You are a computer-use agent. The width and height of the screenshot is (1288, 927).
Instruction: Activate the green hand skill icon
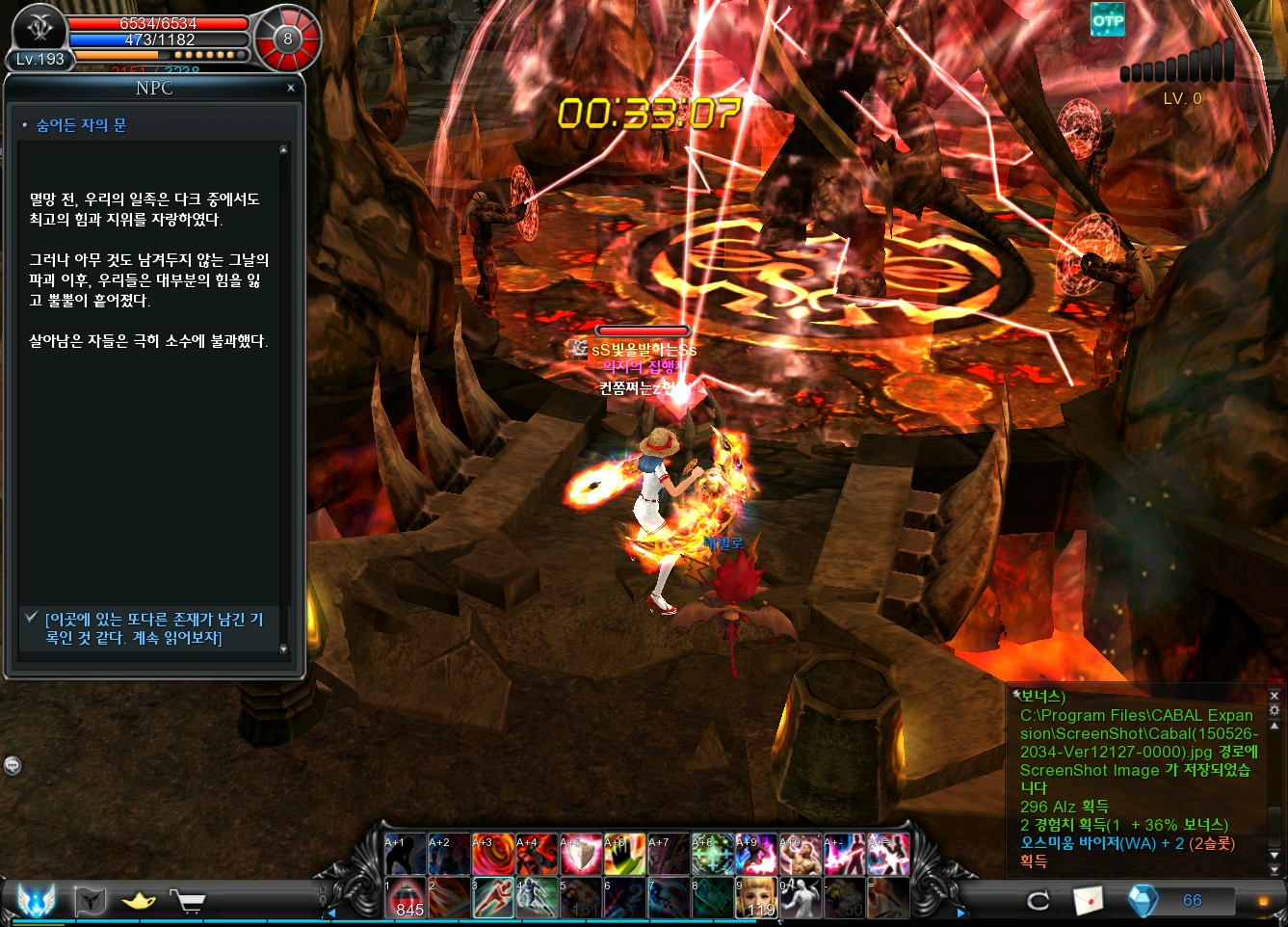(x=624, y=854)
